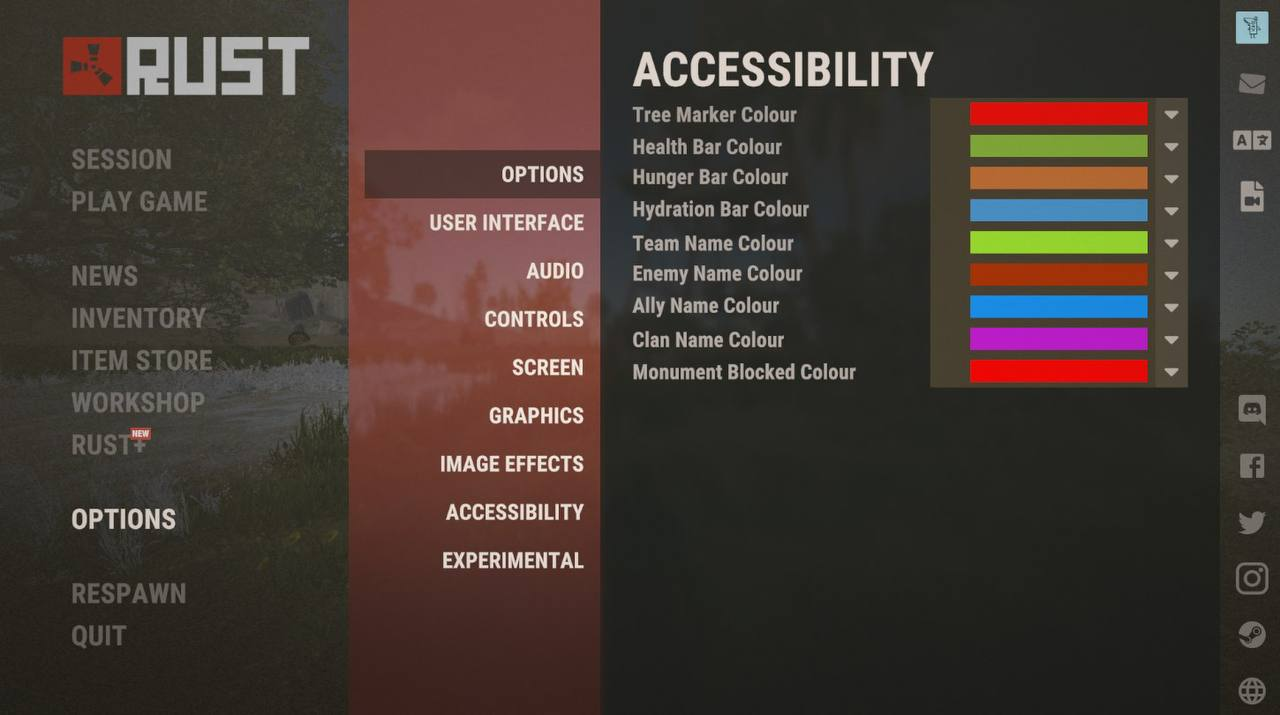Go to the Inventory page
Screen dimensions: 1280x715
[138, 318]
